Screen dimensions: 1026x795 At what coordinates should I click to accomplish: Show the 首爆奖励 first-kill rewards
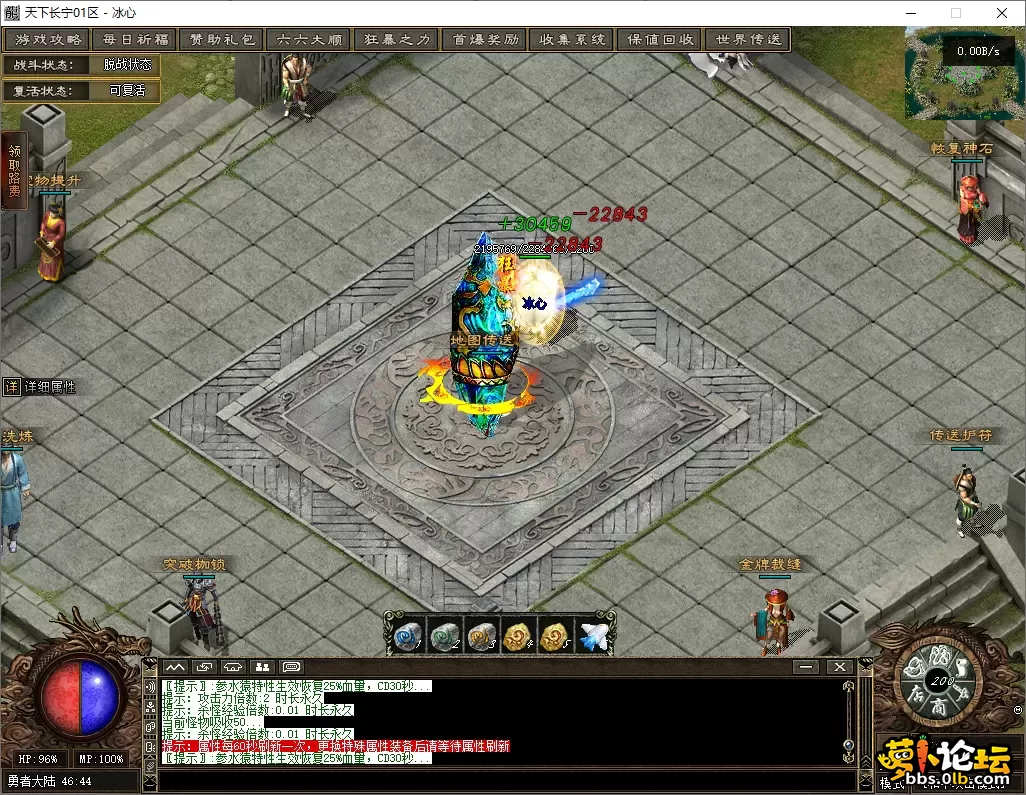[x=485, y=40]
